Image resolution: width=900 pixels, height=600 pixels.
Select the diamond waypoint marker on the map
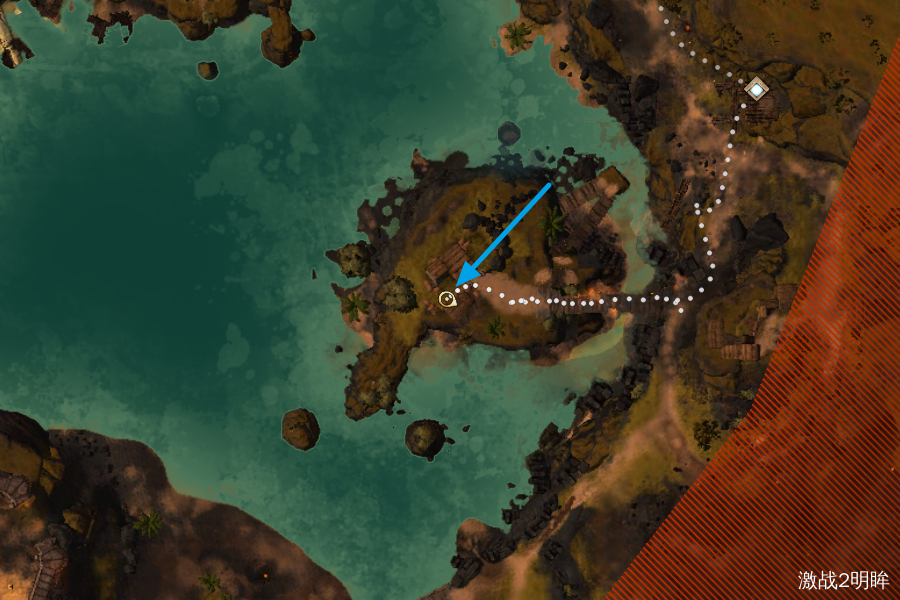click(x=757, y=89)
